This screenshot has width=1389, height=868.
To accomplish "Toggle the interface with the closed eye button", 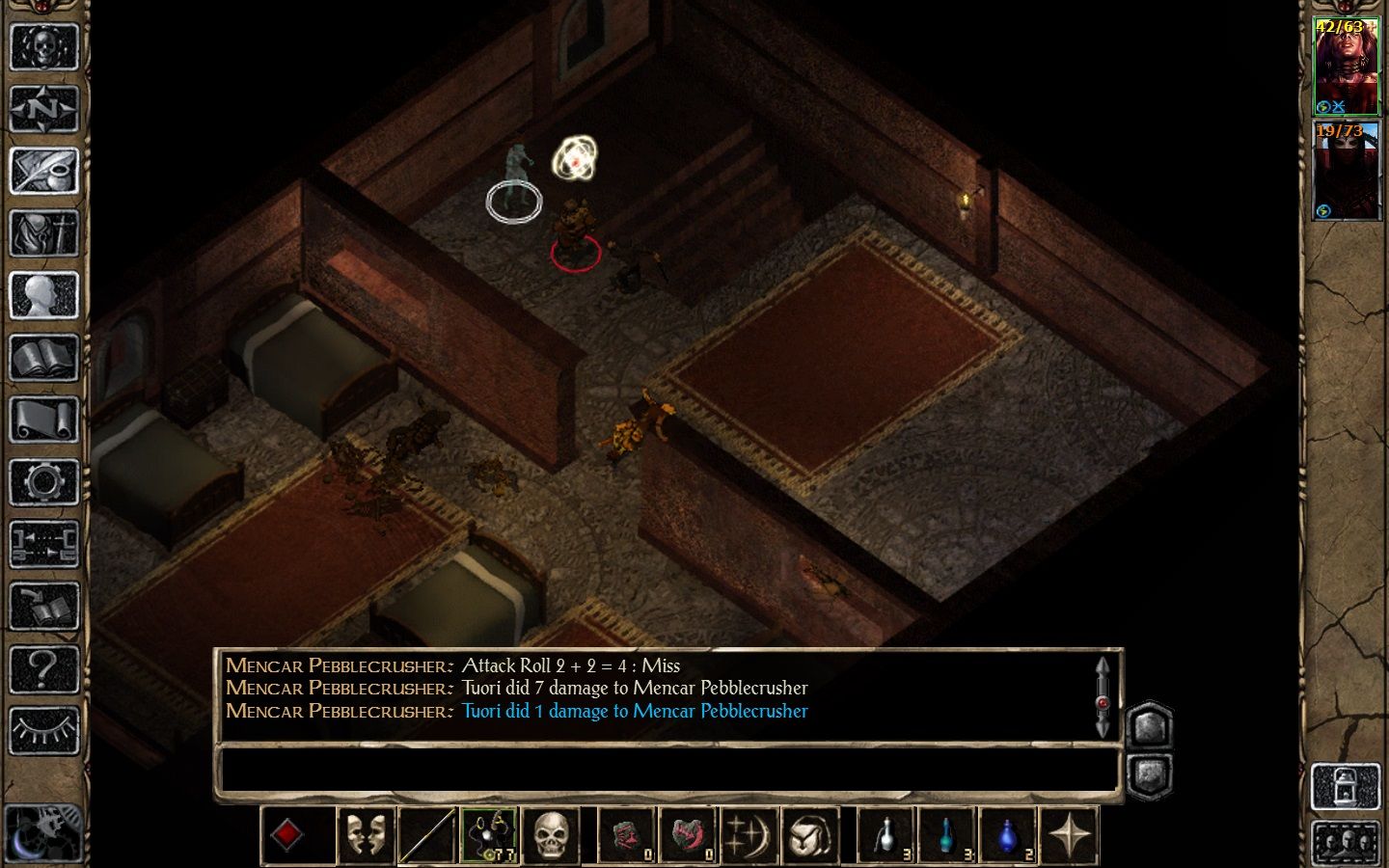I will (x=43, y=730).
